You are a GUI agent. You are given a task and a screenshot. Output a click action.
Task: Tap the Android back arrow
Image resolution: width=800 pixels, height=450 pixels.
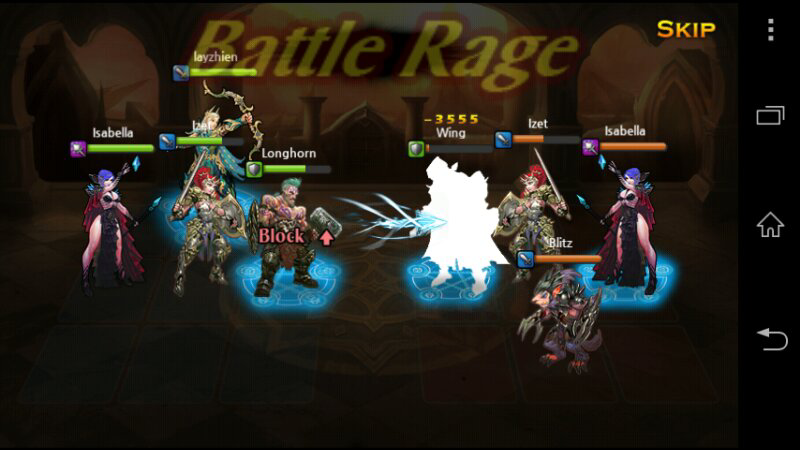(770, 339)
